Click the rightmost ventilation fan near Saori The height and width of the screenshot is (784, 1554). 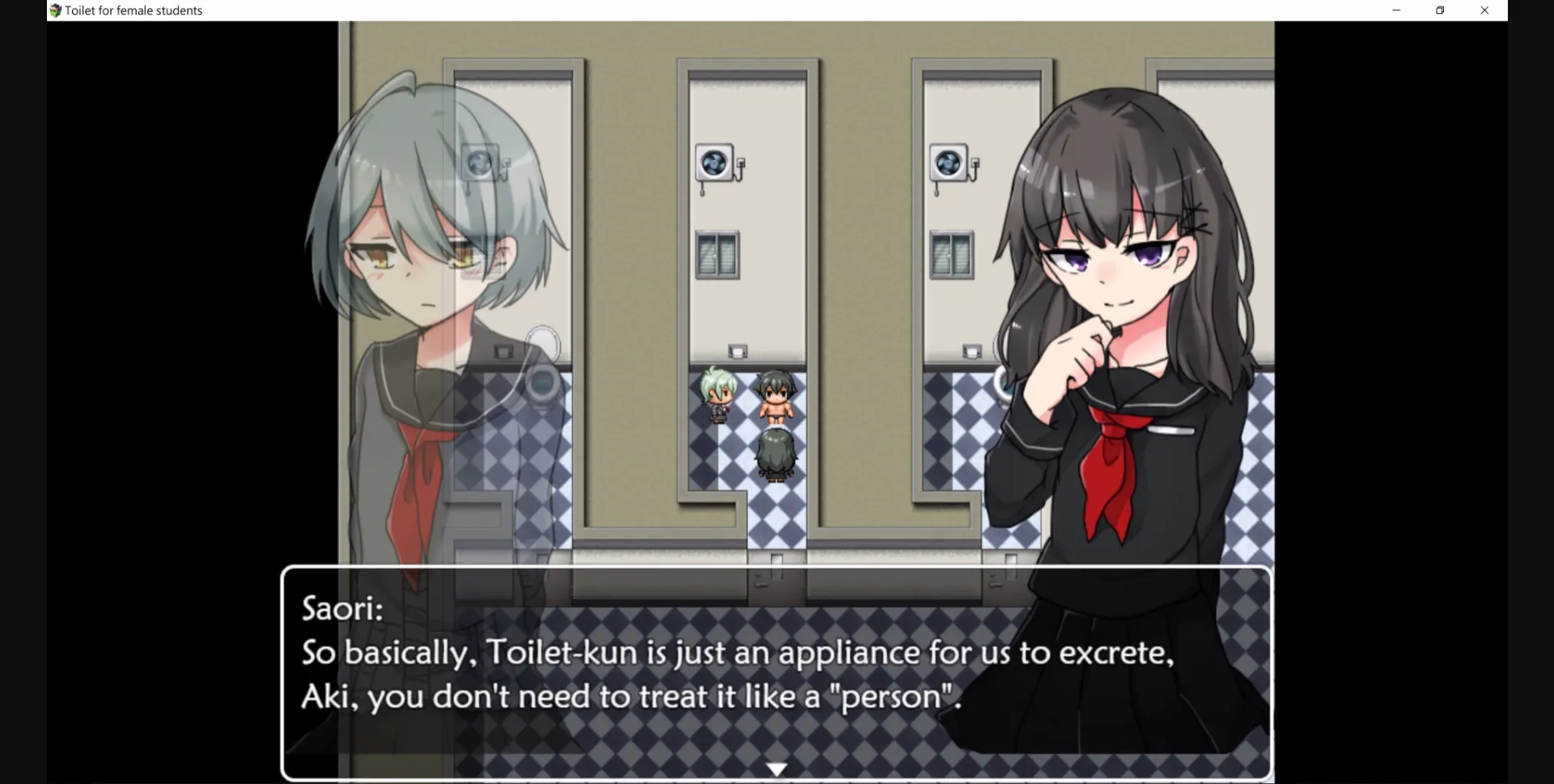click(x=947, y=163)
